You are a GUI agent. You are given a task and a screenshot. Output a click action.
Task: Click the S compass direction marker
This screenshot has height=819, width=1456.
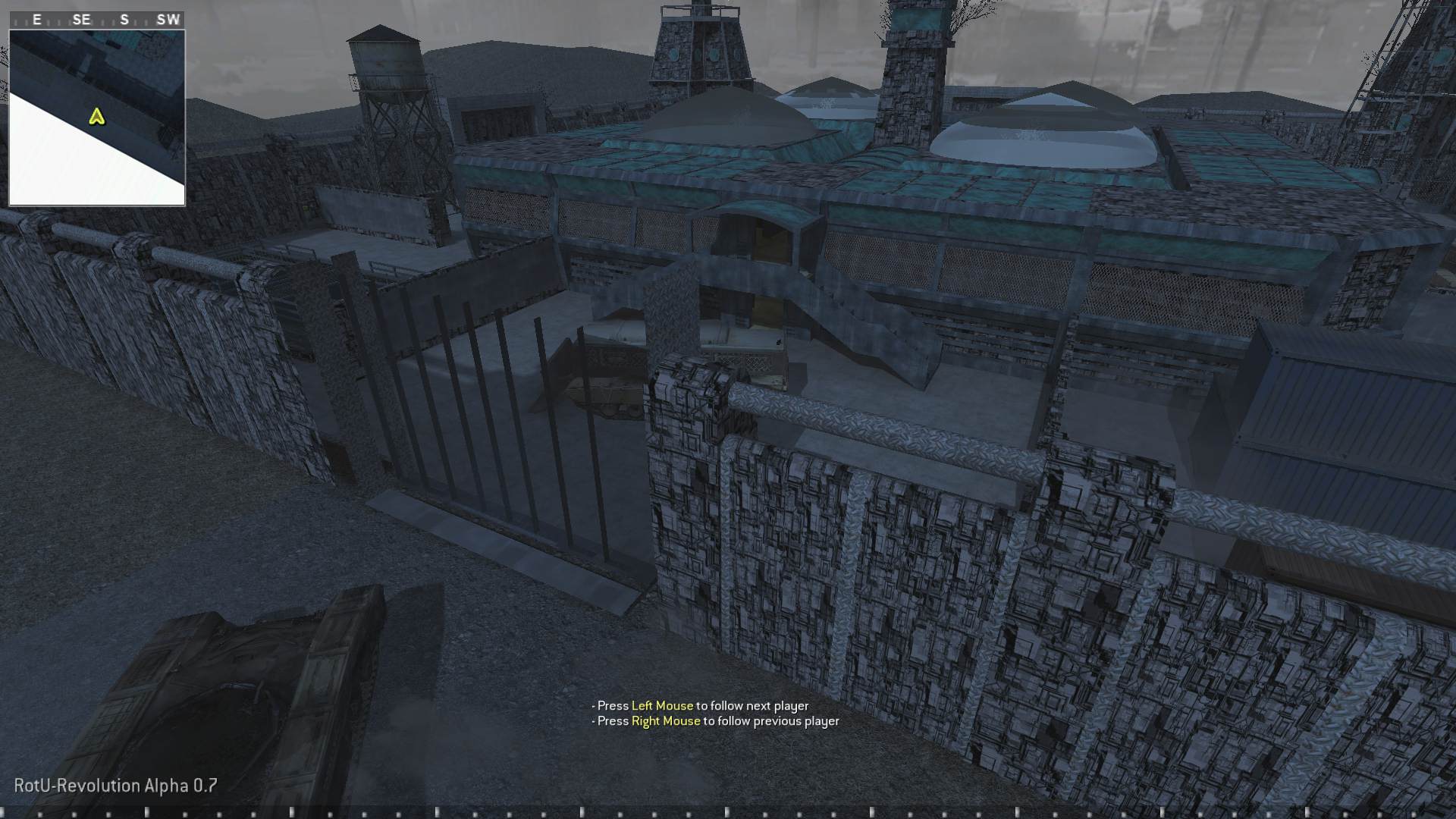(x=124, y=20)
